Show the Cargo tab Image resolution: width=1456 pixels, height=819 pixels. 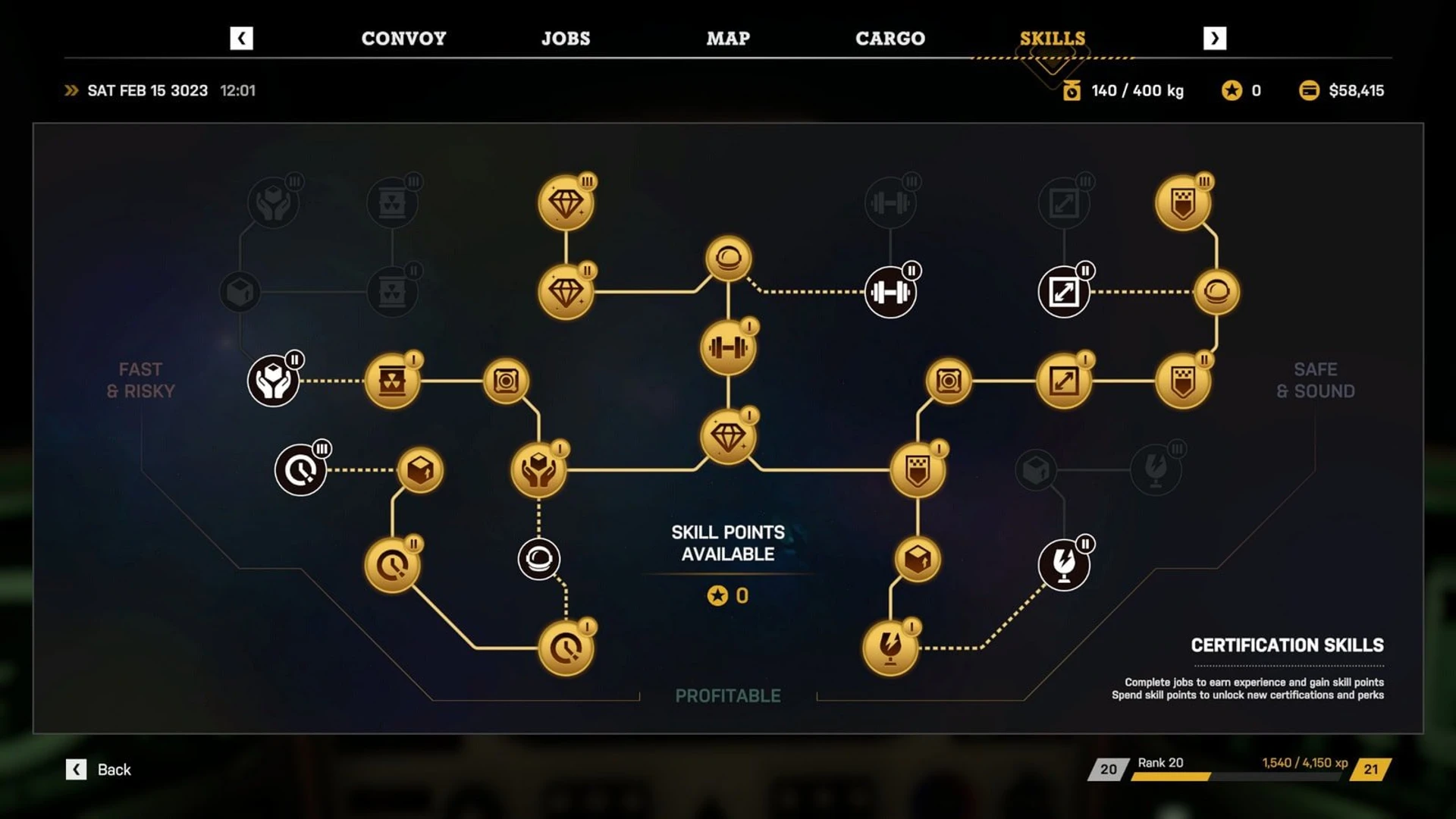click(890, 39)
